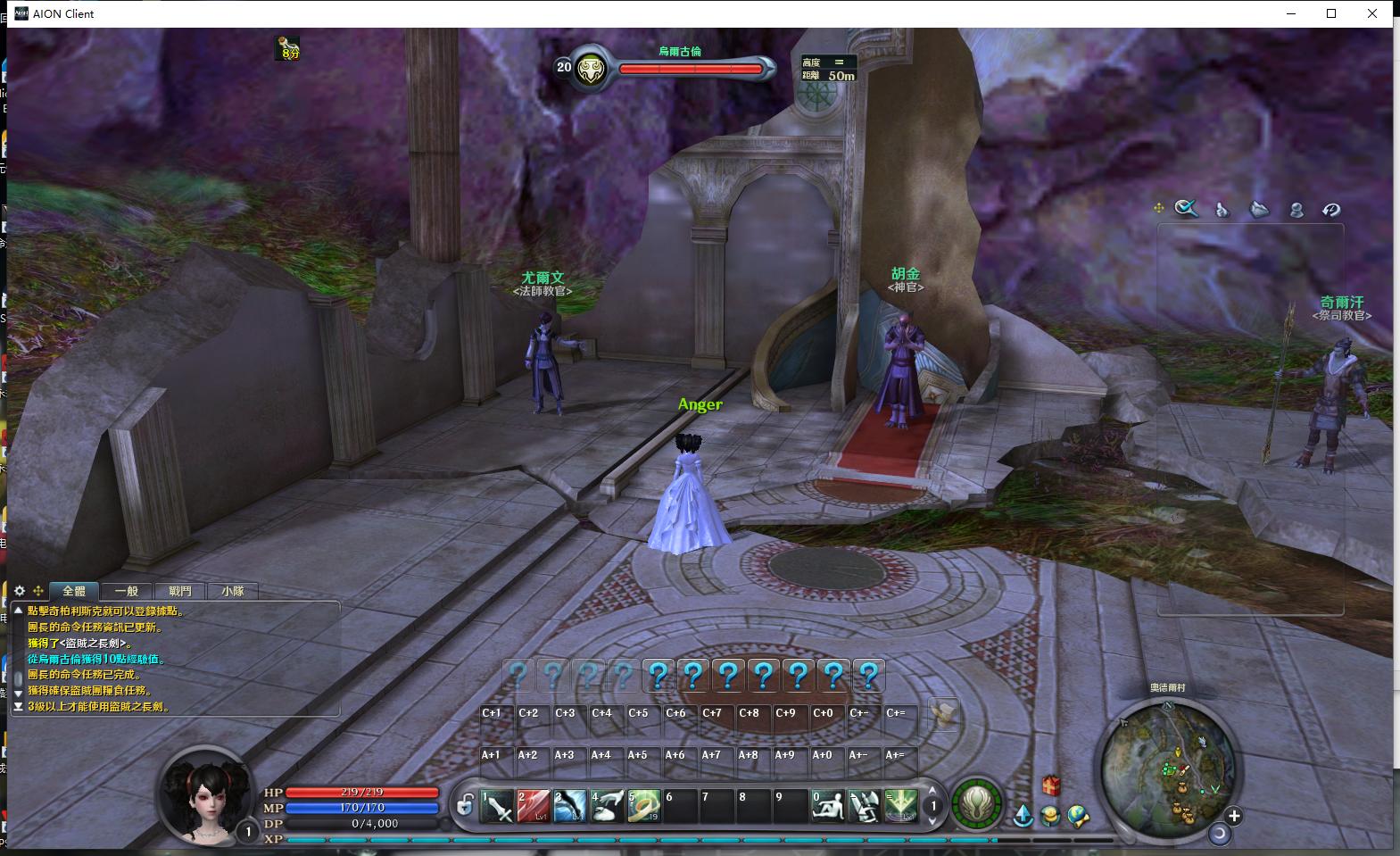Maximize the AION Client window

1331,13
